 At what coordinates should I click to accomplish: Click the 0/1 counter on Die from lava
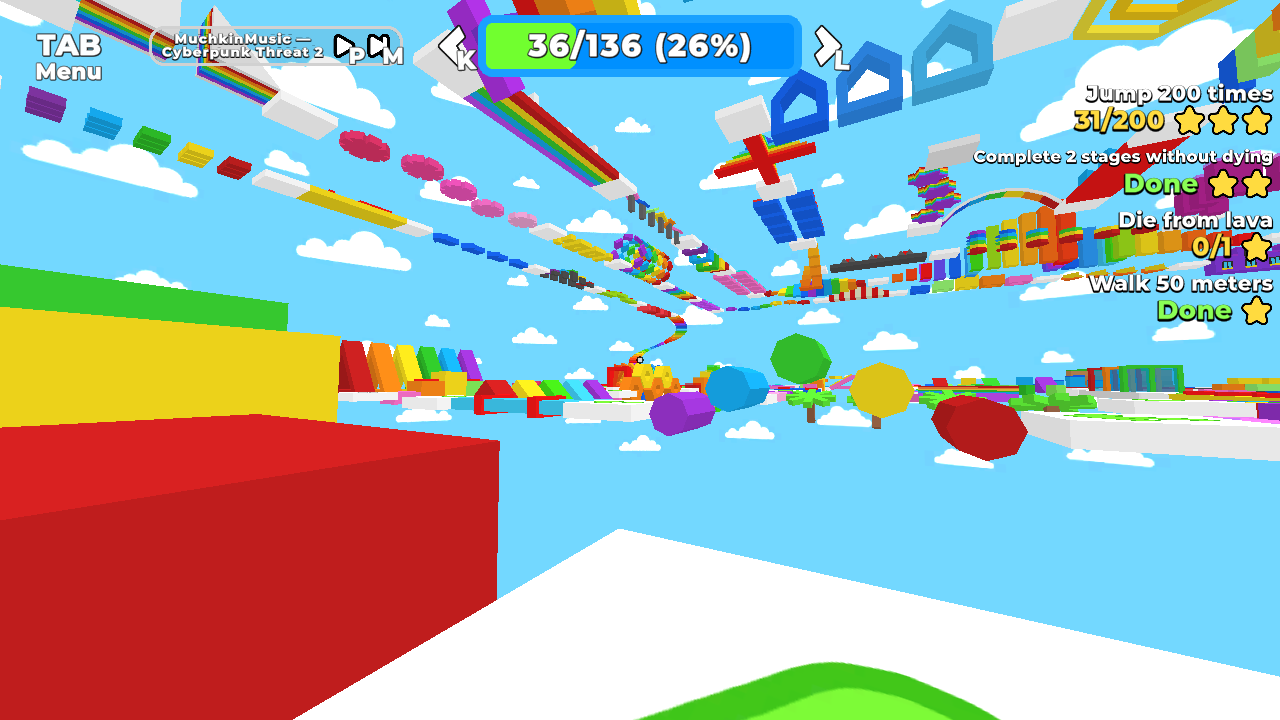[x=1210, y=246]
